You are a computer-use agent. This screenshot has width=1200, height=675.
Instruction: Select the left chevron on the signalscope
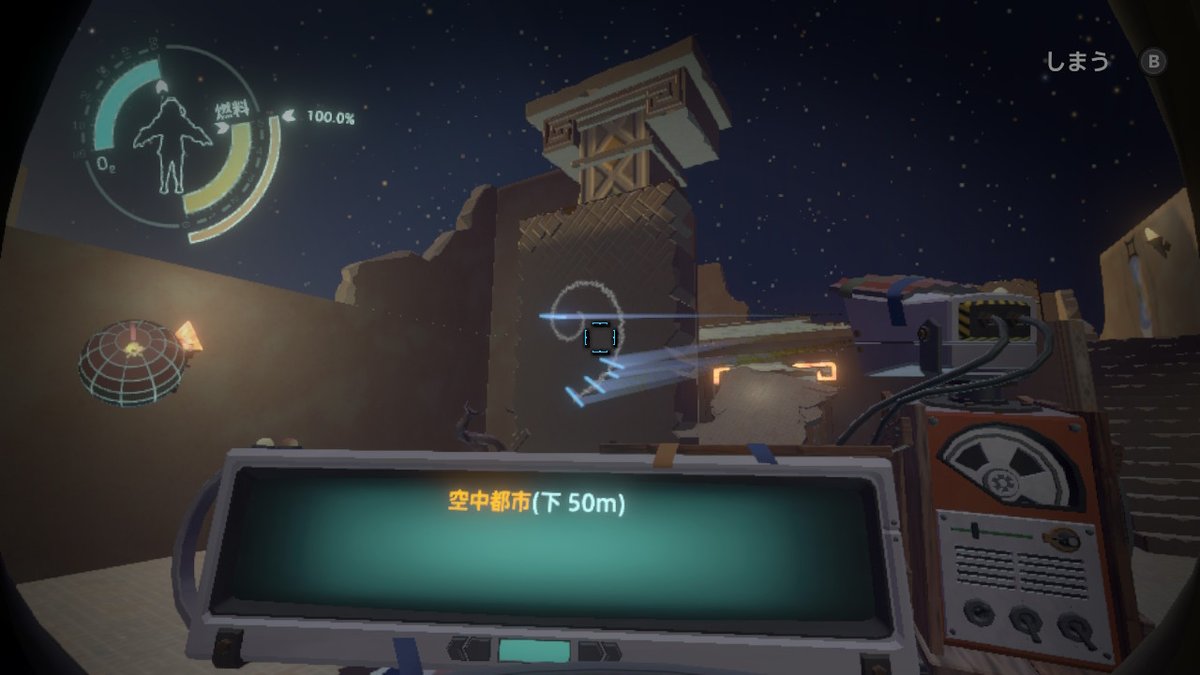(x=468, y=649)
